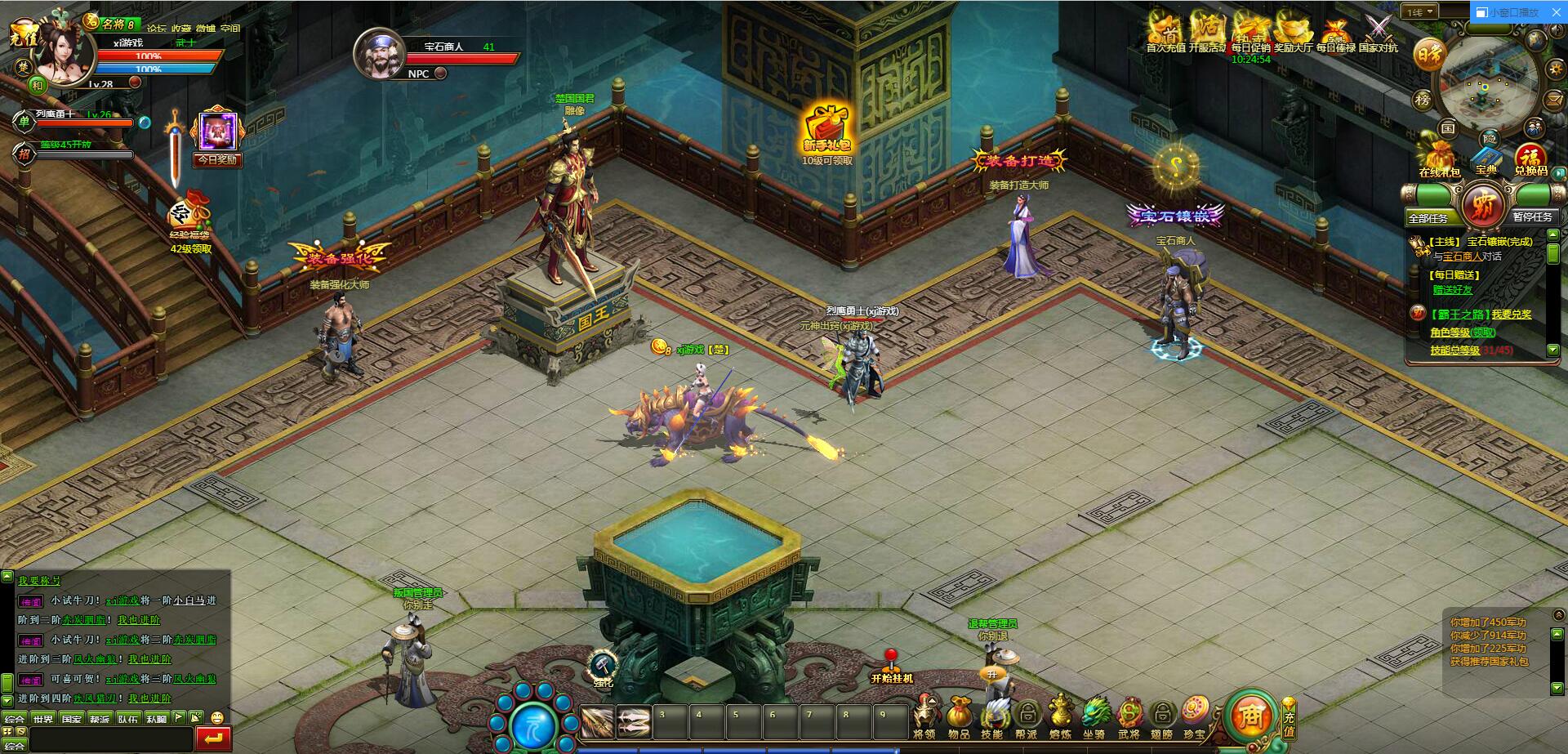This screenshot has height=754, width=1568.
Task: Open the 物品 inventory bag
Action: coord(959,716)
